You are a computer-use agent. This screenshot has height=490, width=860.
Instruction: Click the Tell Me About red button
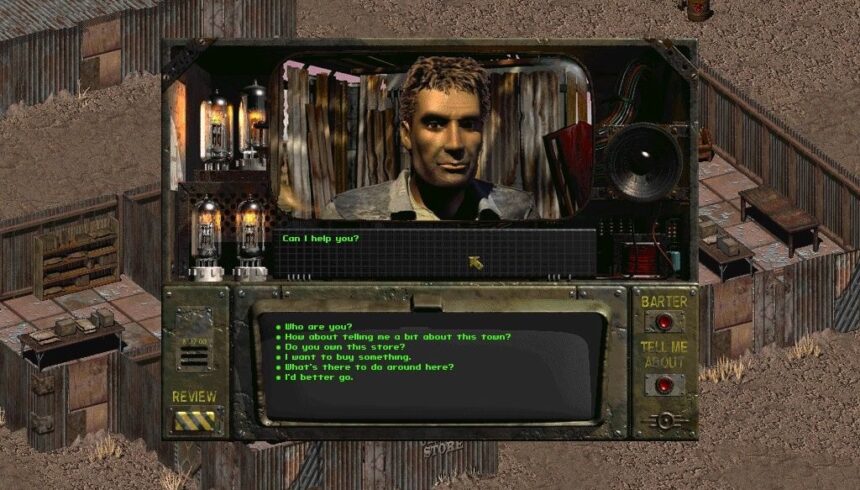coord(664,385)
